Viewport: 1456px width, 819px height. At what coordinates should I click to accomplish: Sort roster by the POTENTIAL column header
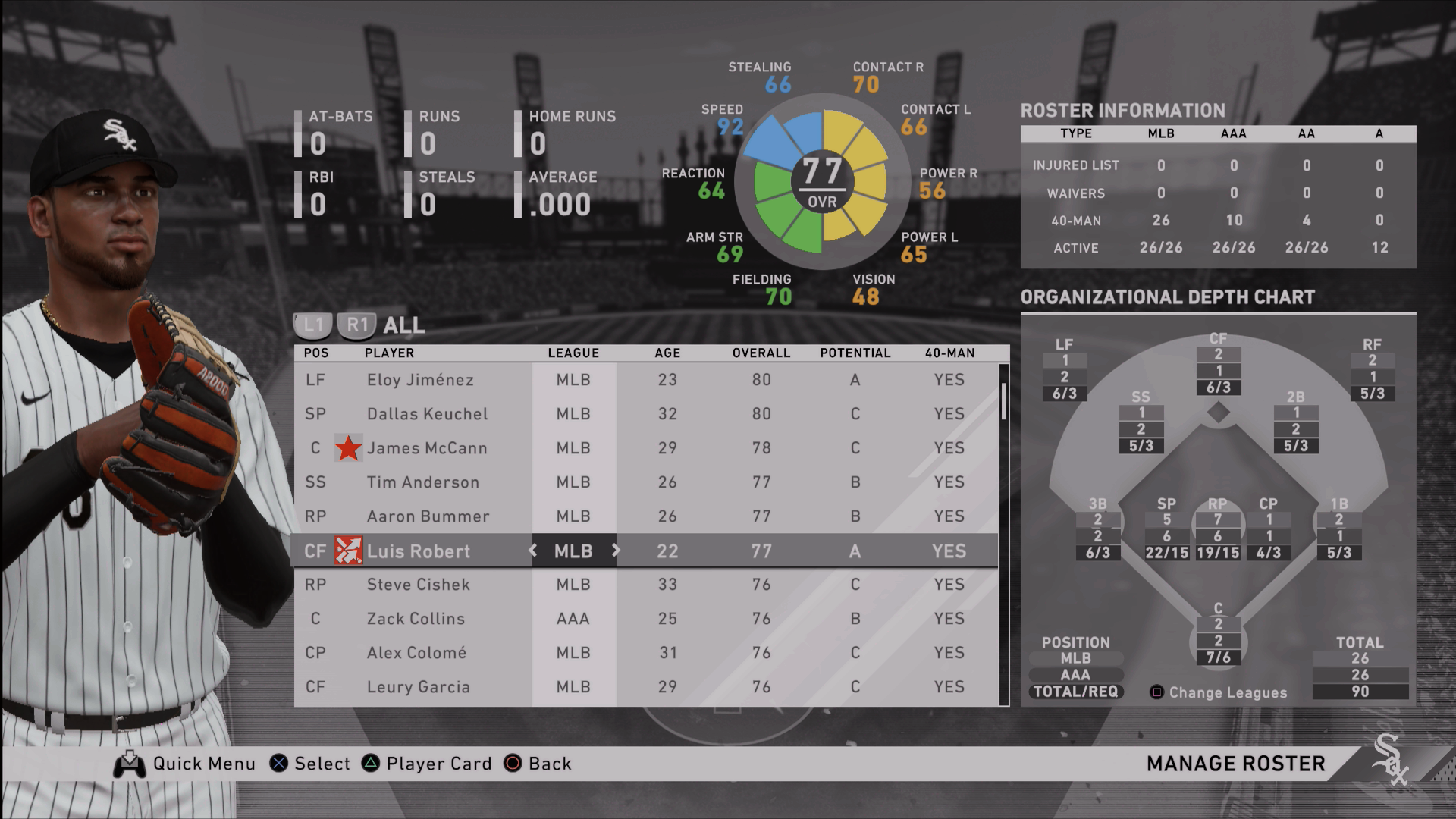tap(855, 353)
